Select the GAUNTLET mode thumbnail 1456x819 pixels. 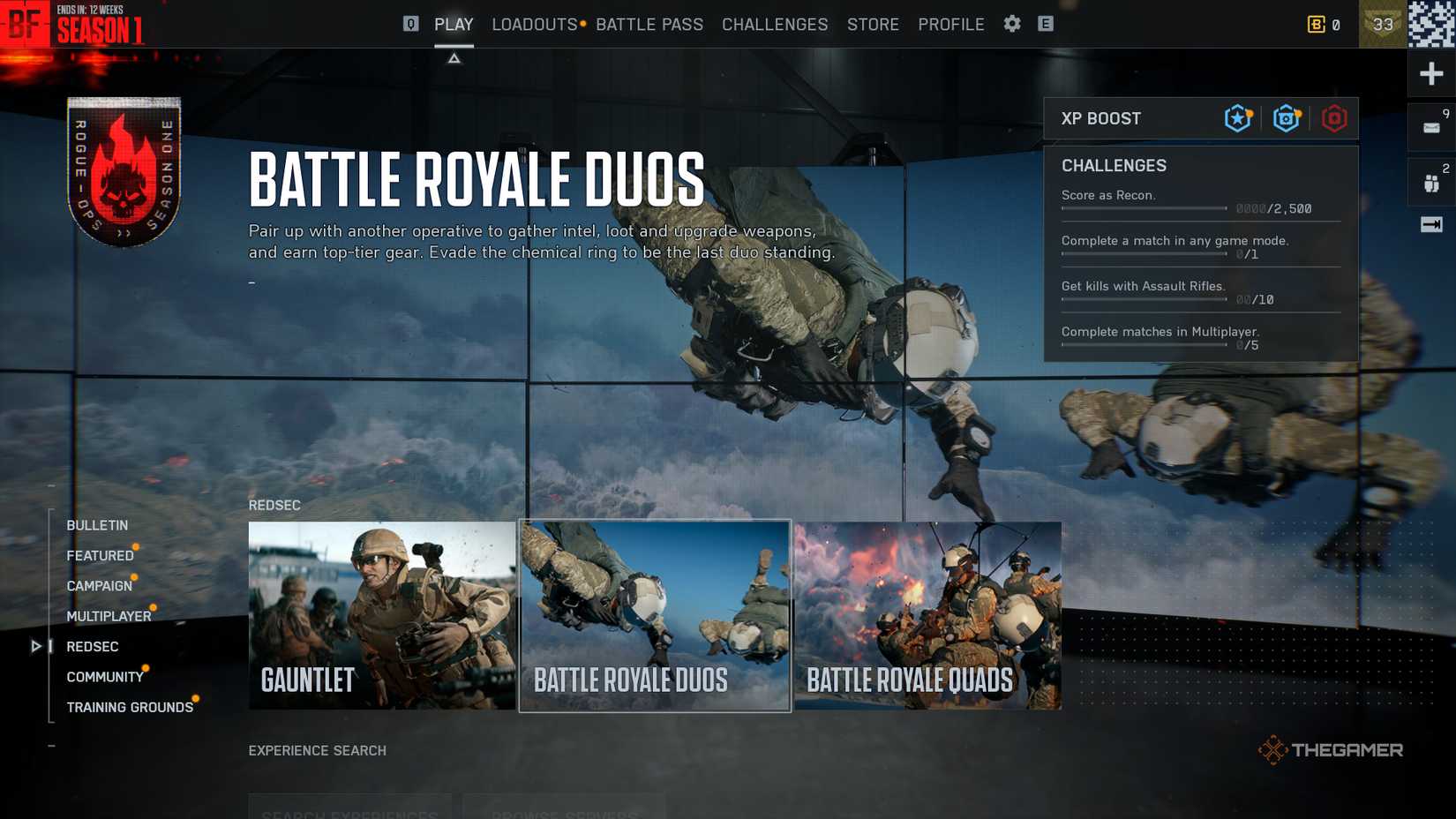coord(381,615)
